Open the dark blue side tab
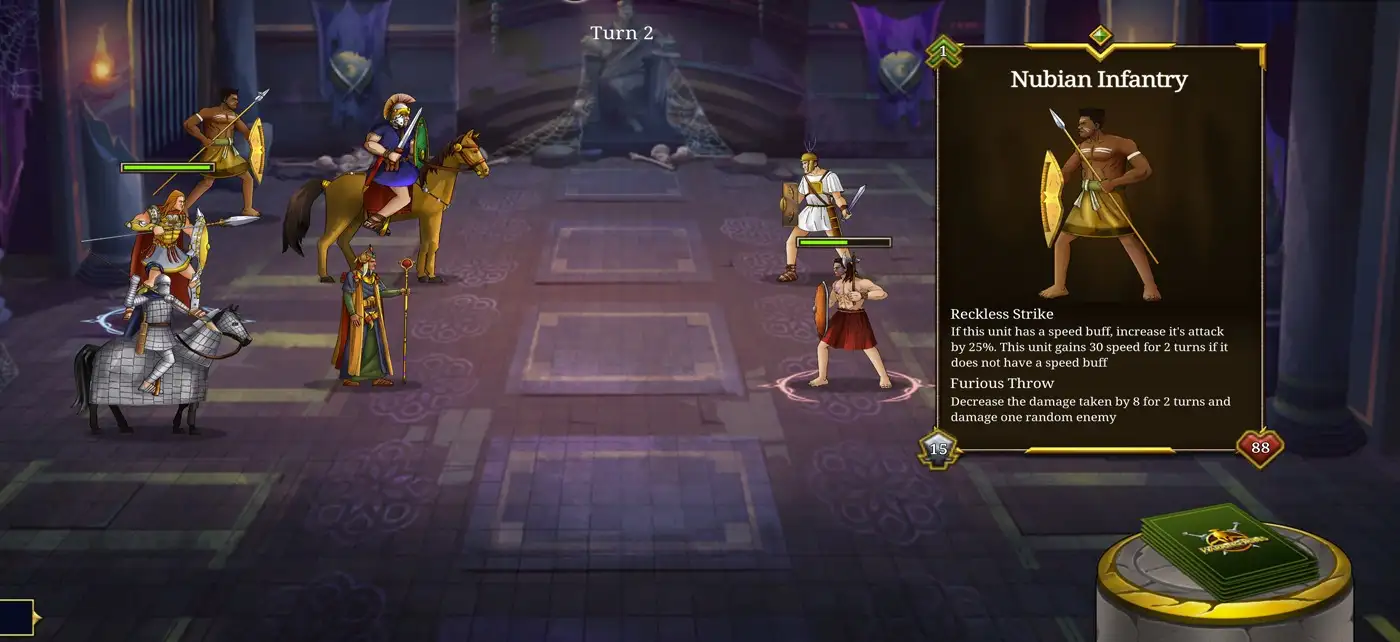1400x642 pixels. point(17,617)
